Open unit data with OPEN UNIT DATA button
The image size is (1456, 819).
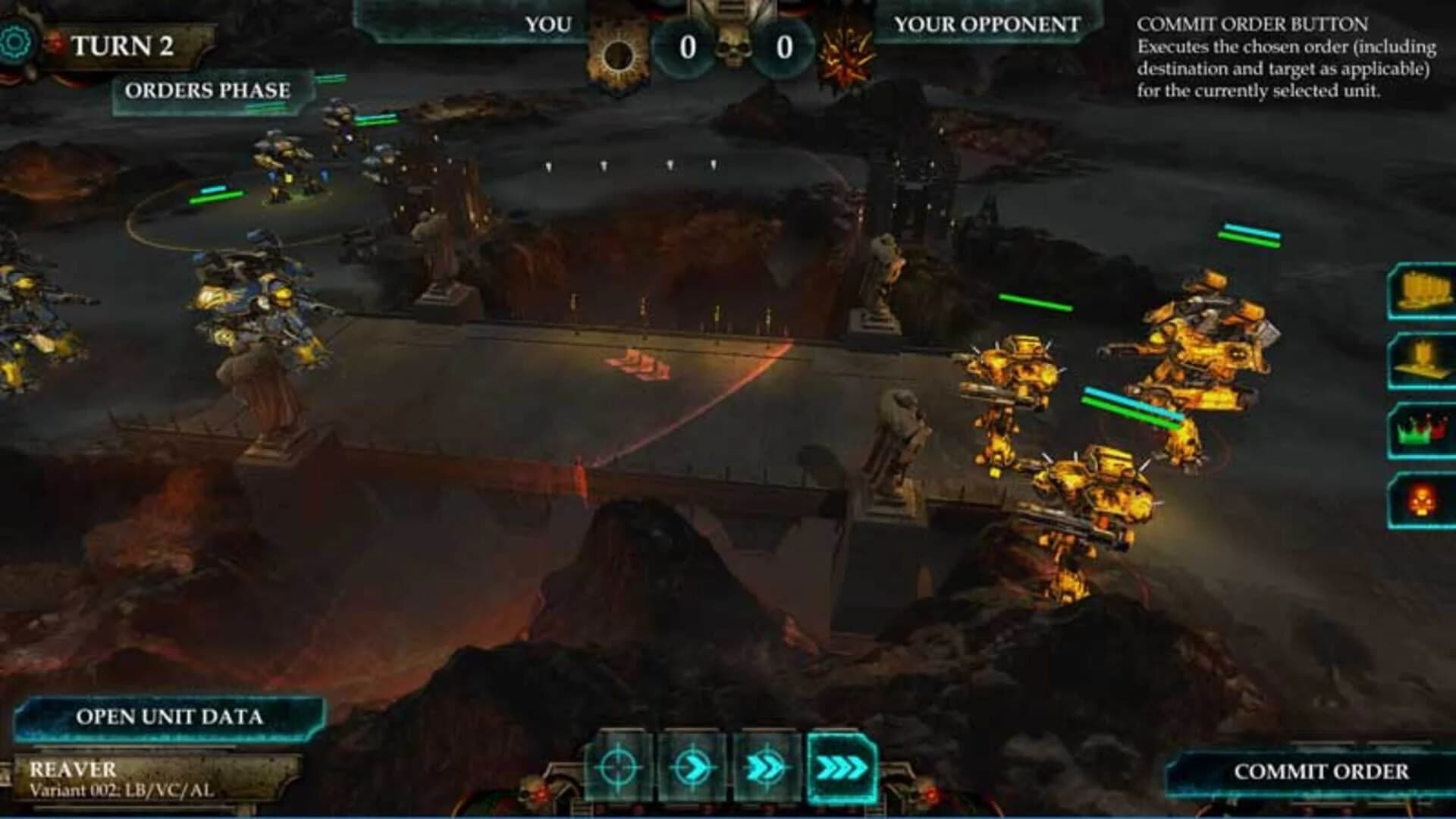pos(168,716)
